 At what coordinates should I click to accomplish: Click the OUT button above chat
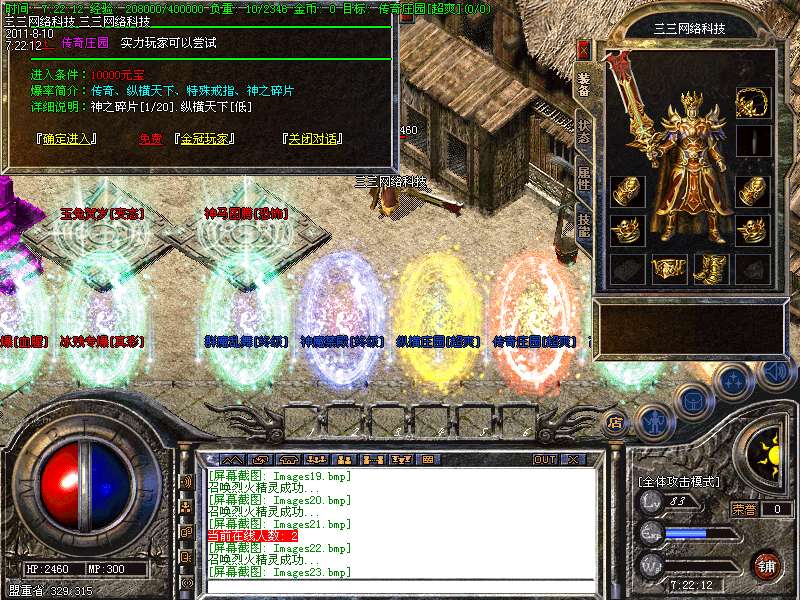pyautogui.click(x=544, y=459)
